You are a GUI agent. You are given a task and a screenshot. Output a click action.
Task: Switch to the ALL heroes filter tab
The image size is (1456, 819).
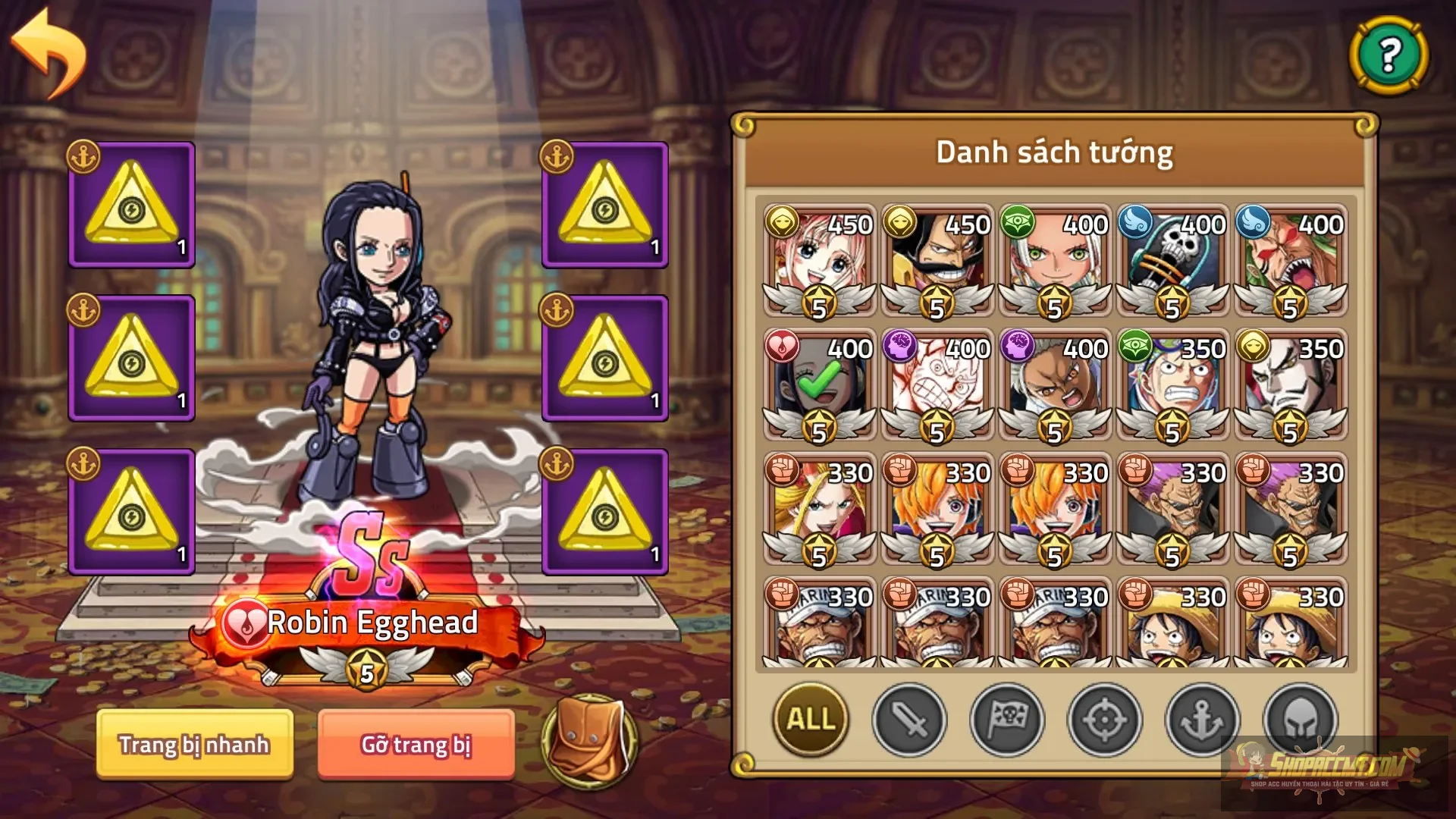click(x=810, y=722)
